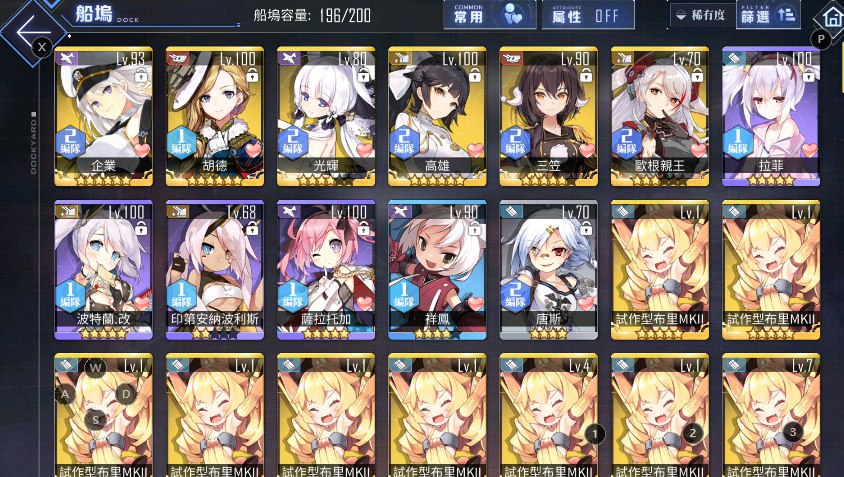Choose the Lv.4 試作型布里MKII card
This screenshot has width=844, height=477.
point(547,415)
